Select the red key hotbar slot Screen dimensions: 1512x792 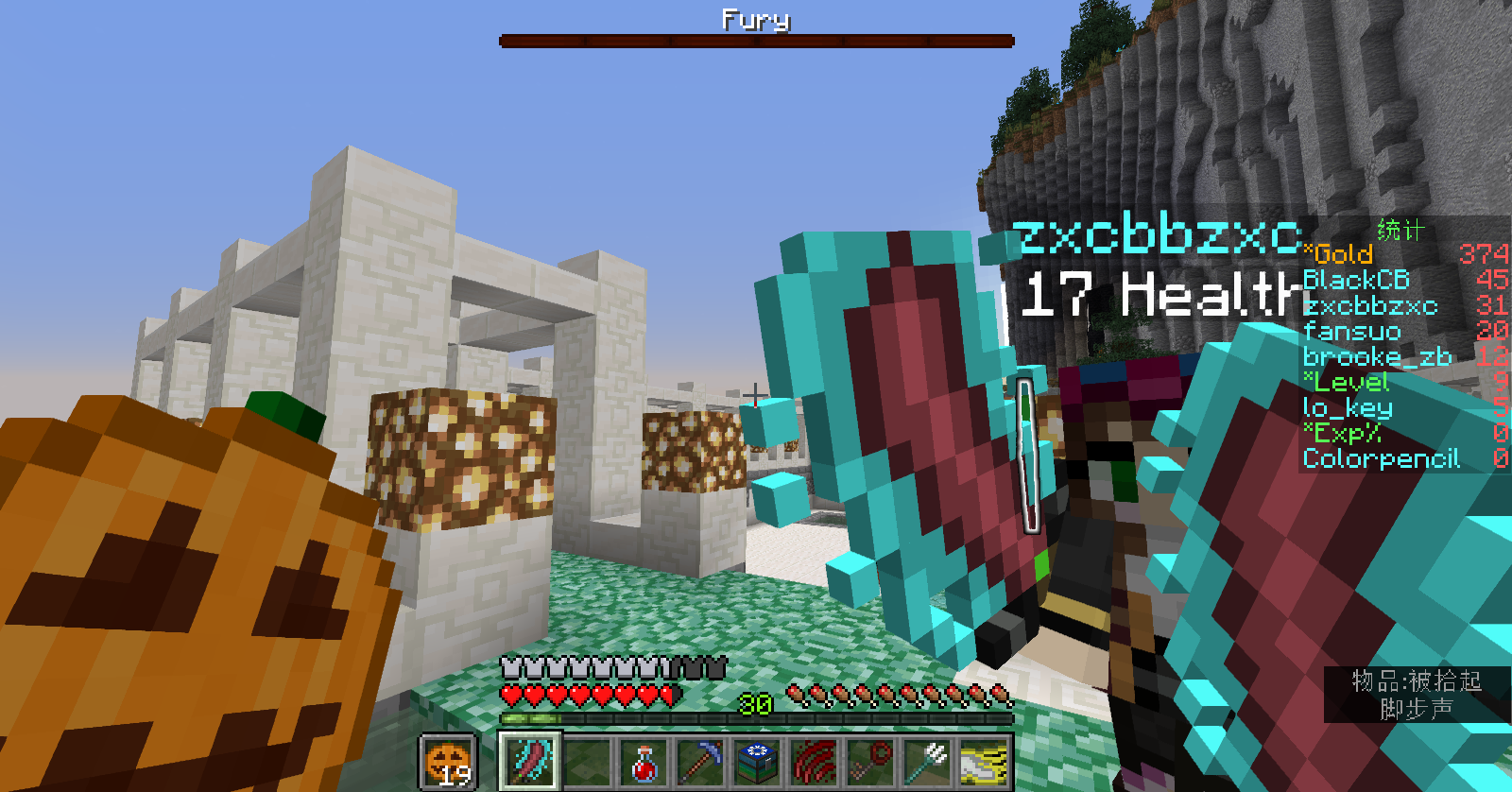pyautogui.click(x=870, y=762)
